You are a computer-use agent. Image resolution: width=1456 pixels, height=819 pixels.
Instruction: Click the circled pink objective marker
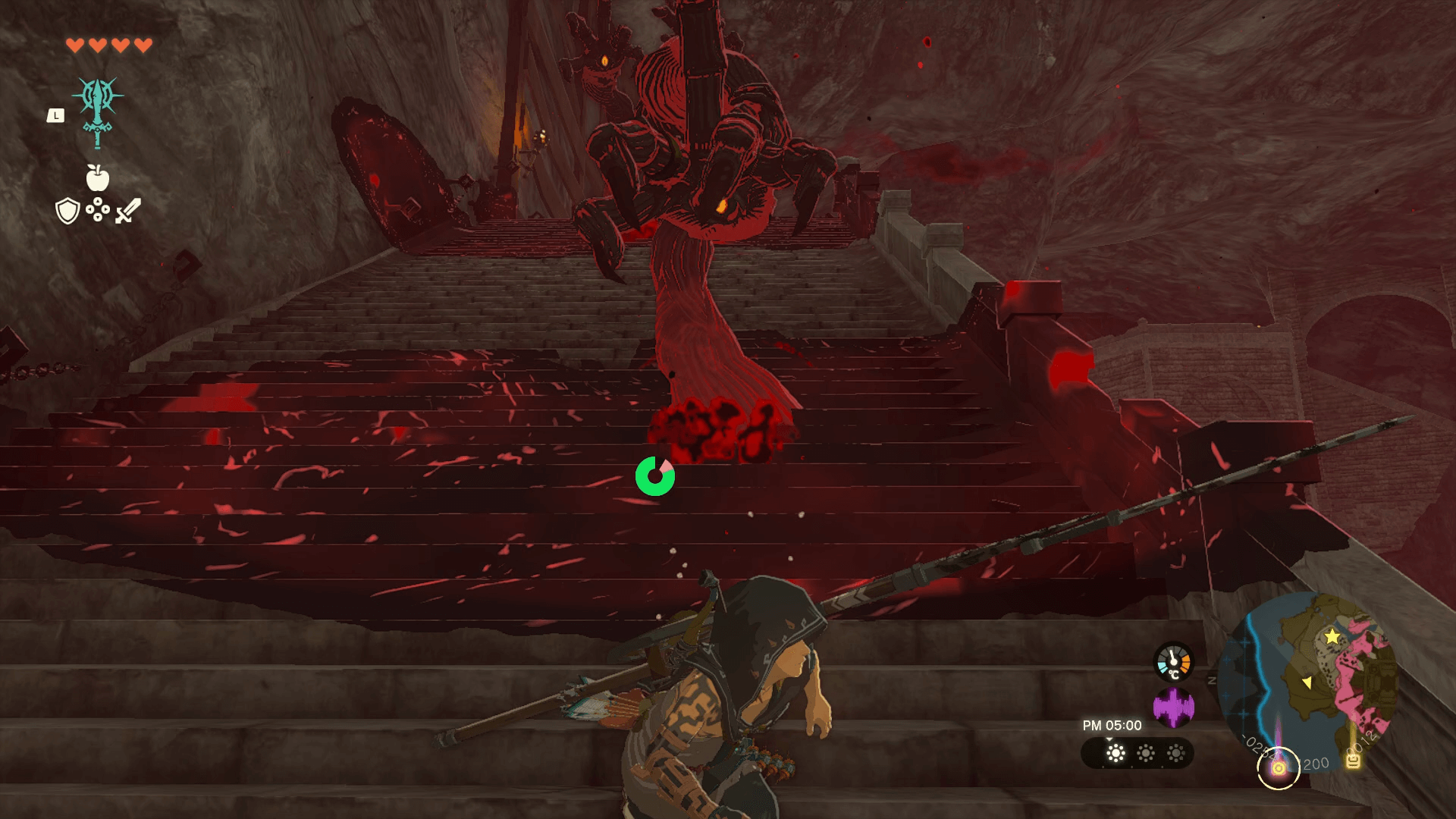click(1279, 768)
